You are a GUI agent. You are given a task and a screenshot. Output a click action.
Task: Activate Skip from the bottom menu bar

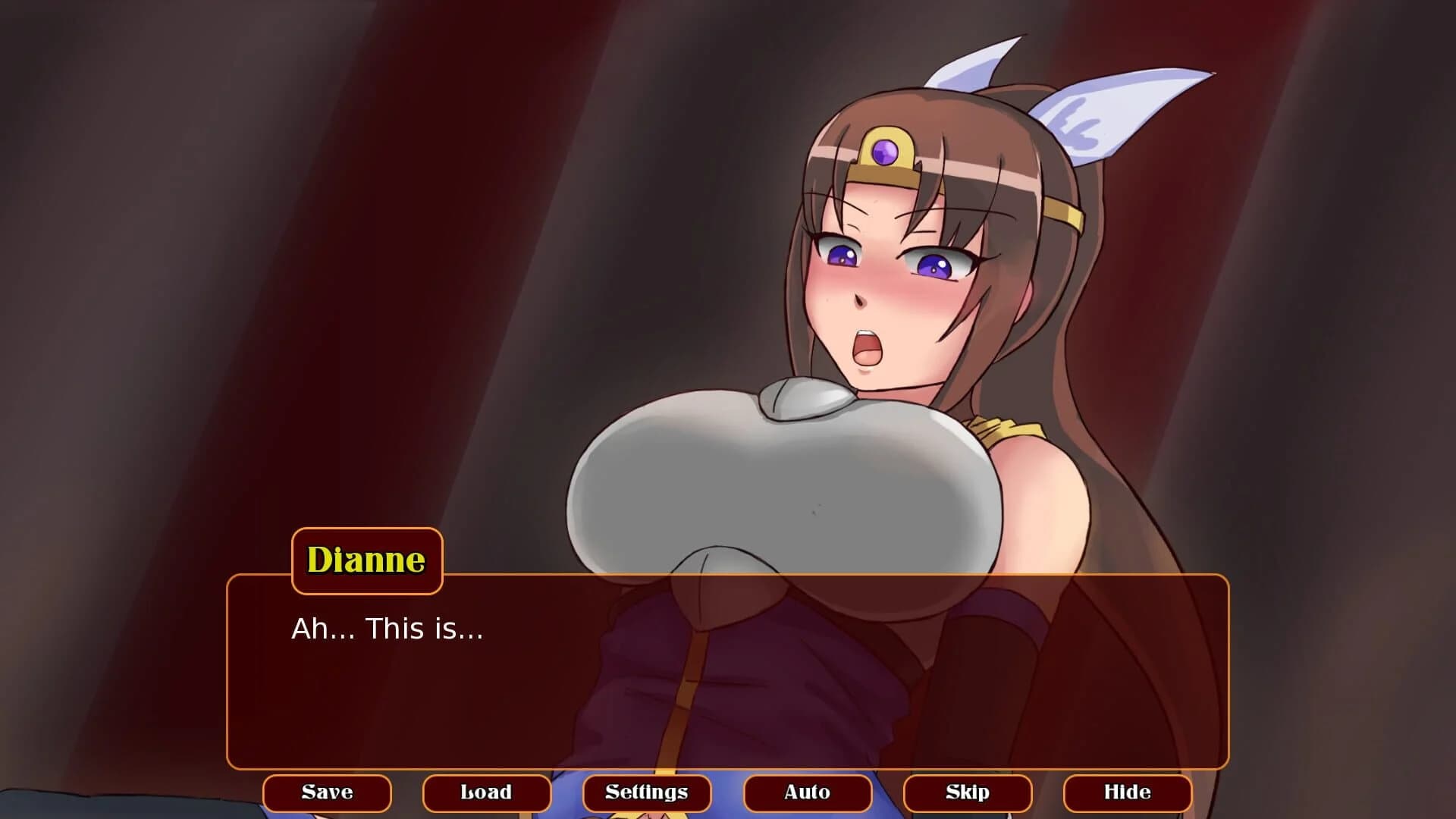pos(968,792)
